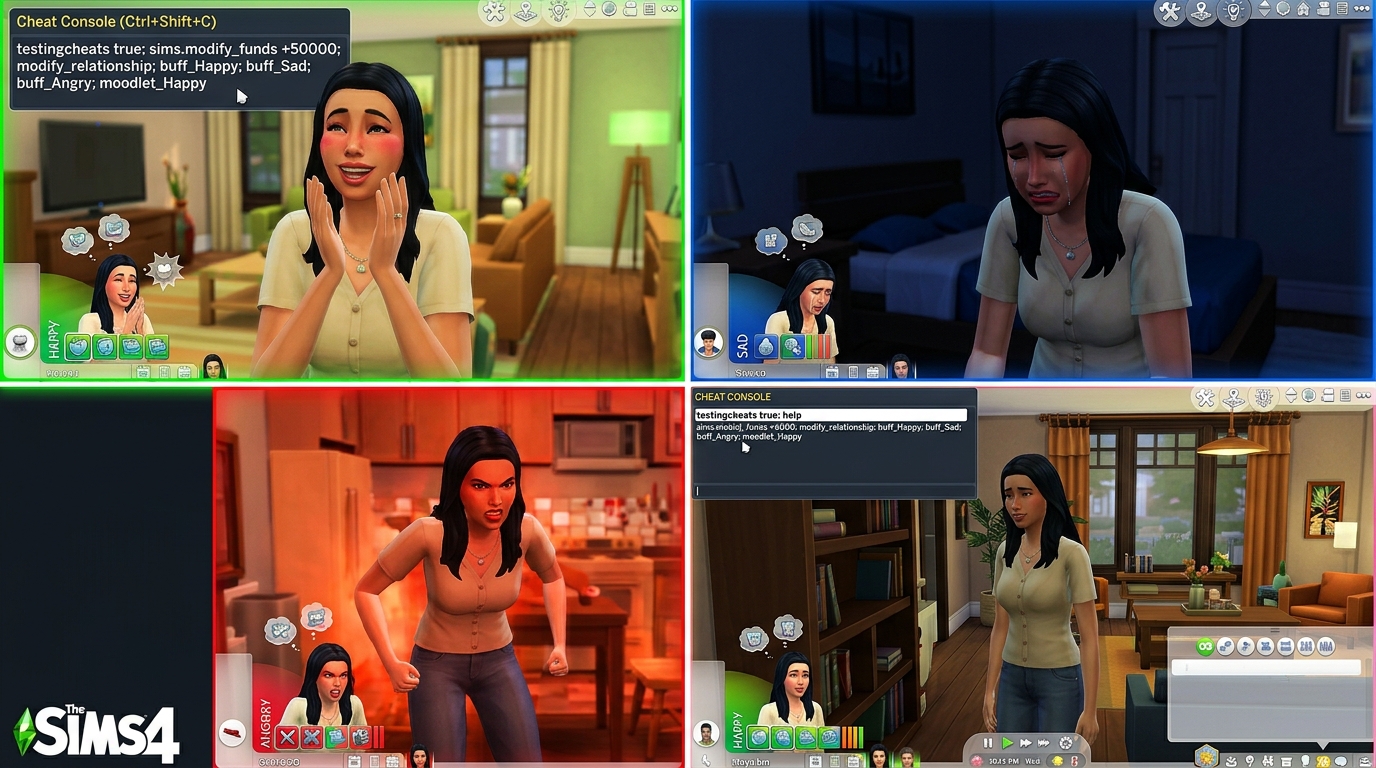Switch to the sim's skills panel tab
This screenshot has height=768, width=1376.
(x=1268, y=761)
